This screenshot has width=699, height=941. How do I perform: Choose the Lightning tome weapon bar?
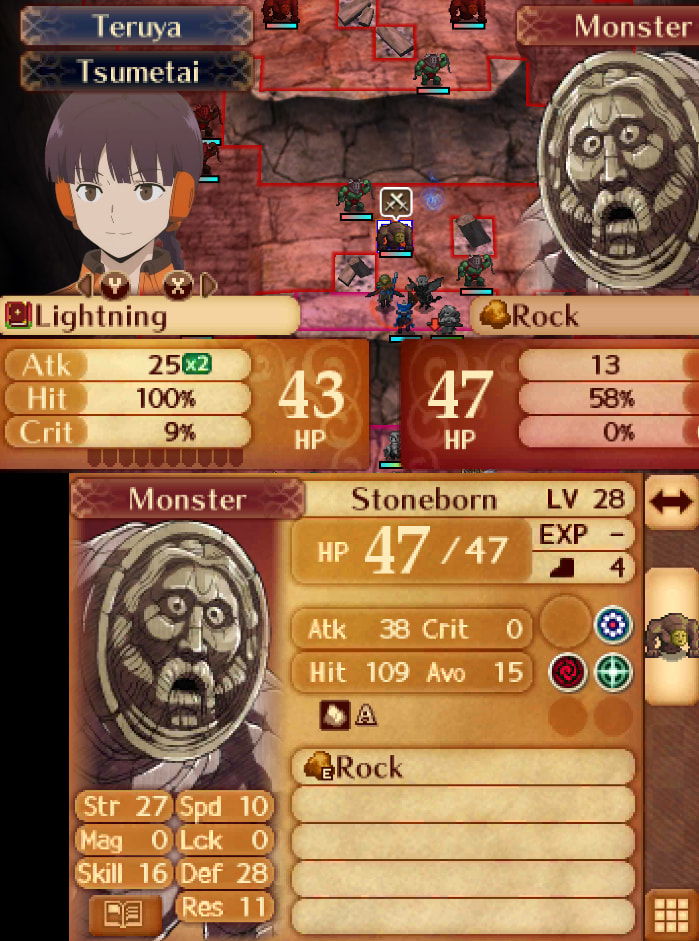click(150, 316)
